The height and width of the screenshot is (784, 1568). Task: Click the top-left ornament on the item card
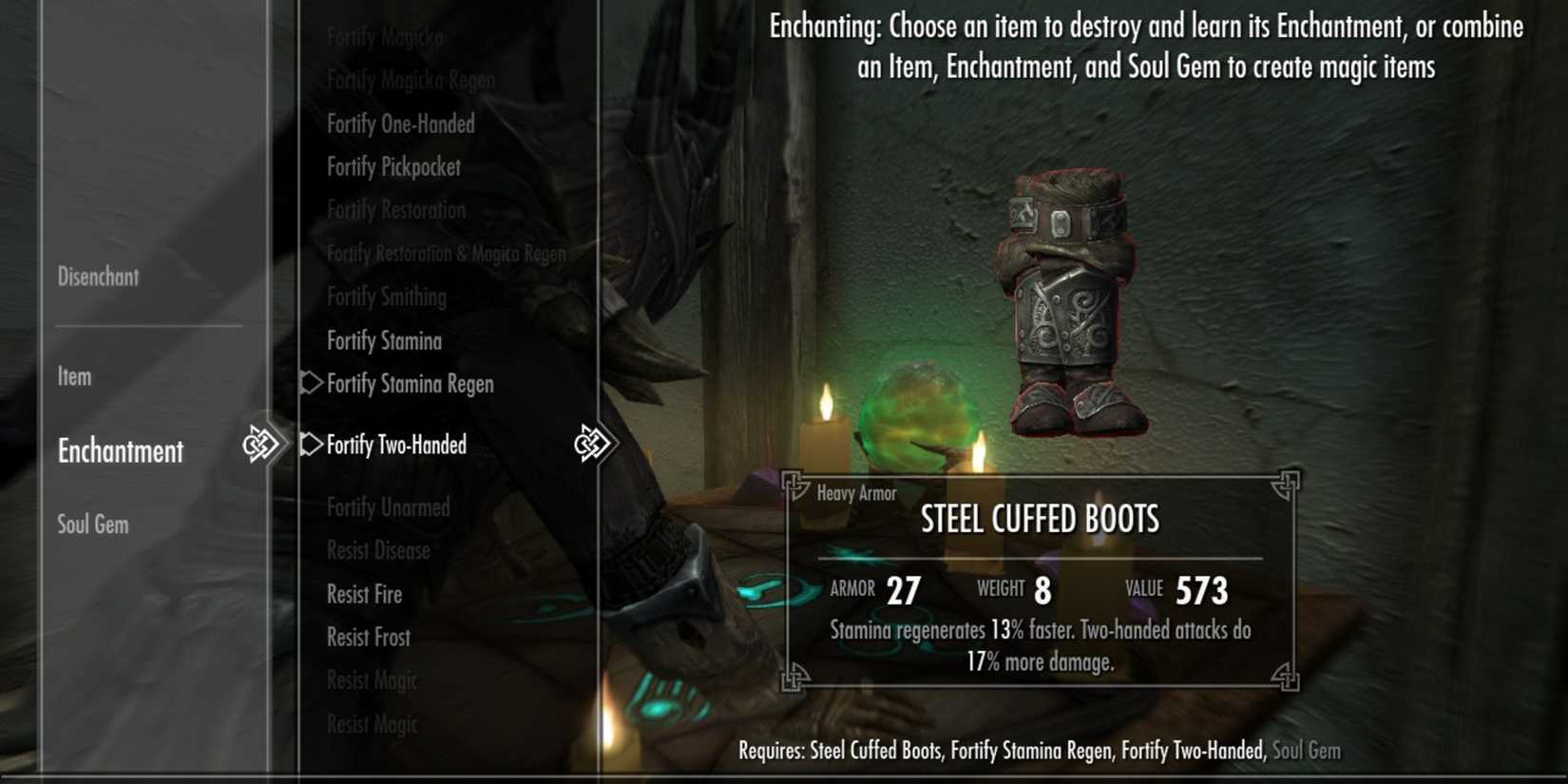click(794, 485)
